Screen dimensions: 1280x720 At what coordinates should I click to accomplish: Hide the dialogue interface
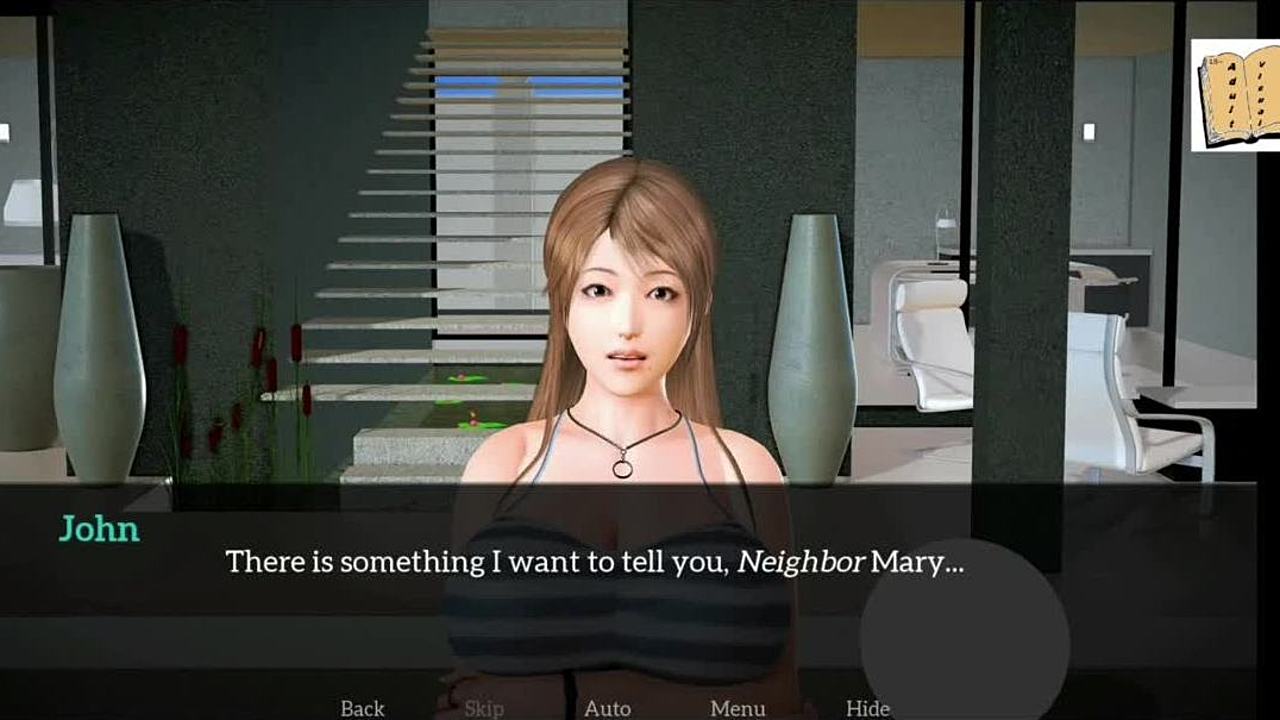coord(867,708)
